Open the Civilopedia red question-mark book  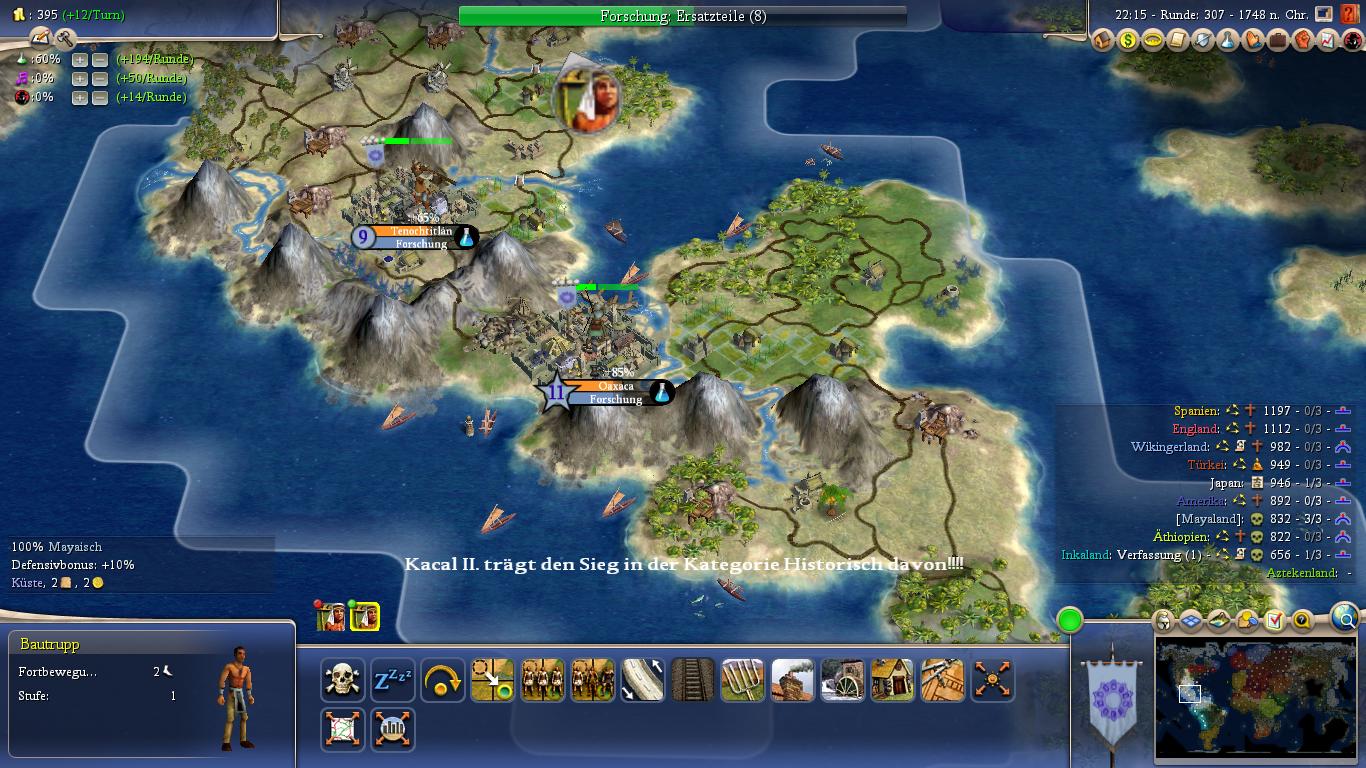[x=1350, y=14]
